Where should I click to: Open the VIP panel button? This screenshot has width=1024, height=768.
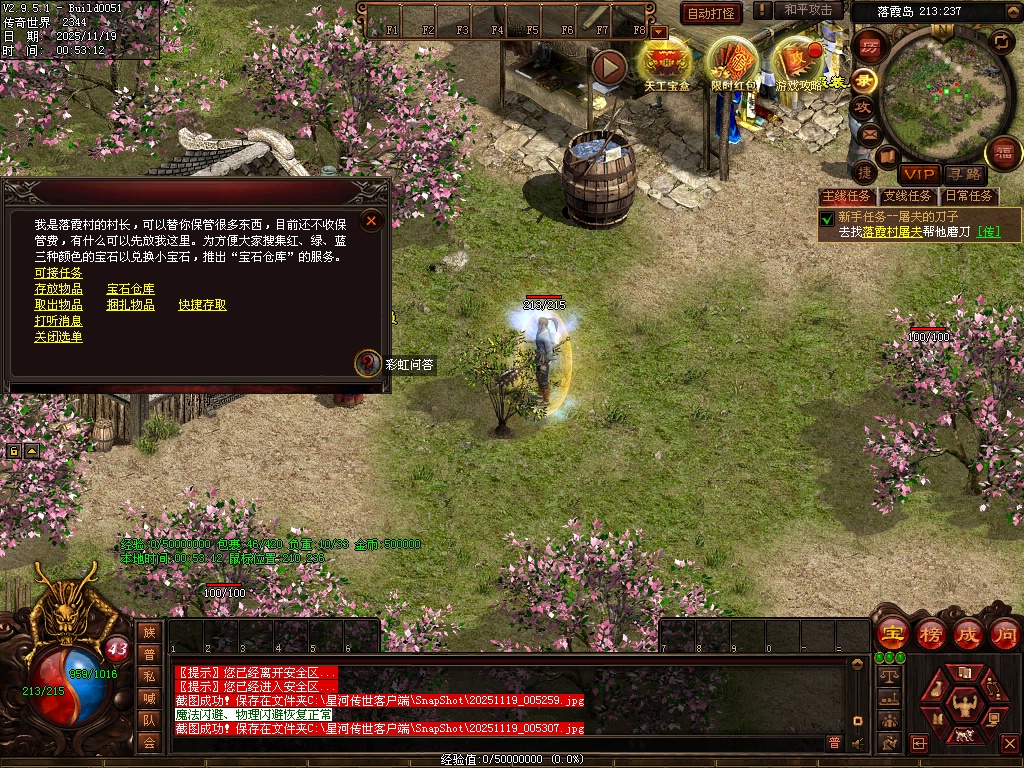918,174
